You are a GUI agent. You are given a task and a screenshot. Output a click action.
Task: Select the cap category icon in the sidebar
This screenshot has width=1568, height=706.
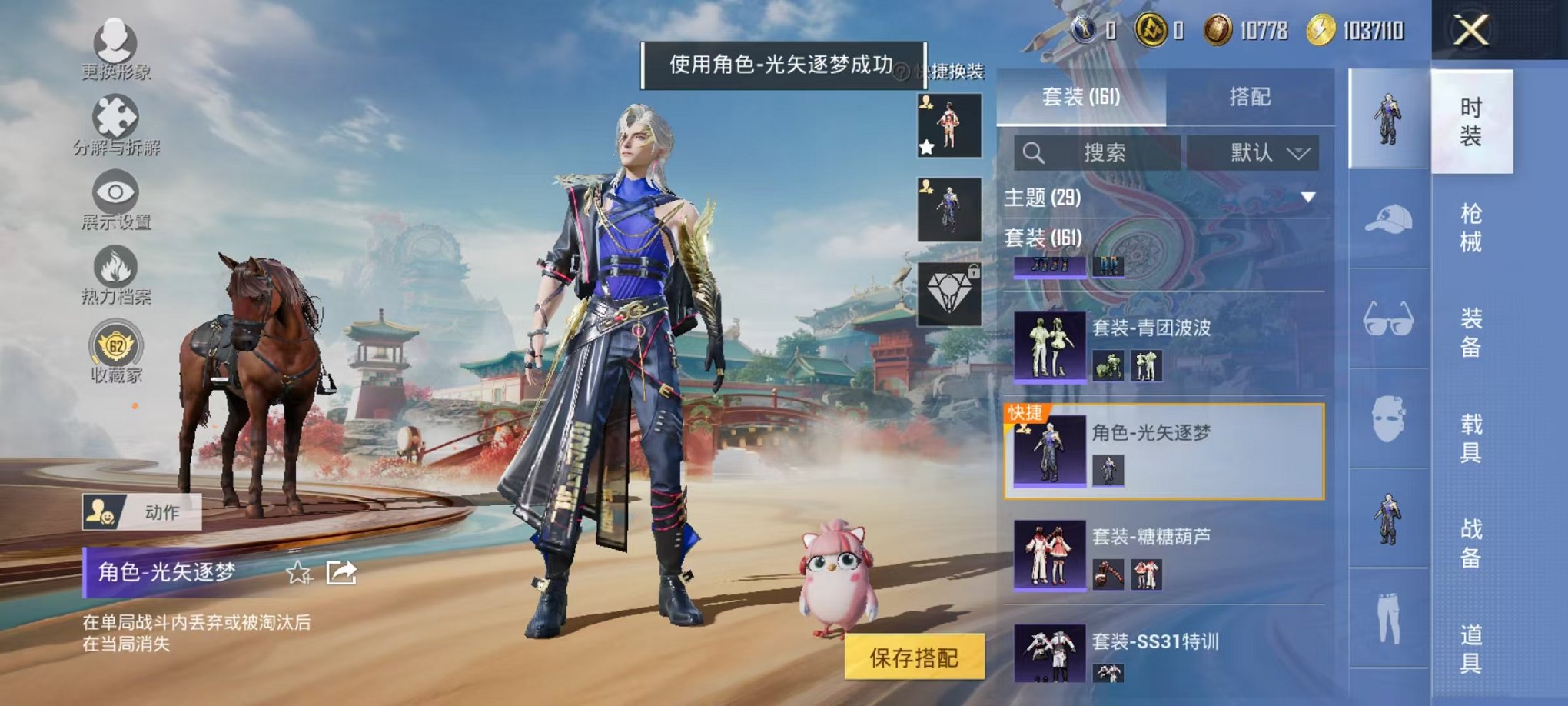click(x=1388, y=221)
